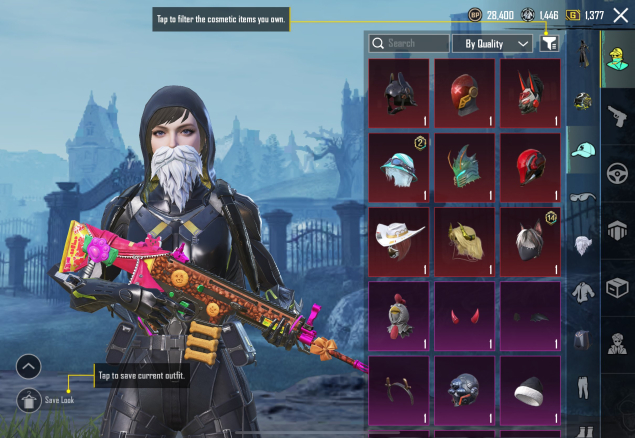Viewport: 635px width, 438px height.
Task: Save the current outfit with Save Look
Action: click(29, 400)
